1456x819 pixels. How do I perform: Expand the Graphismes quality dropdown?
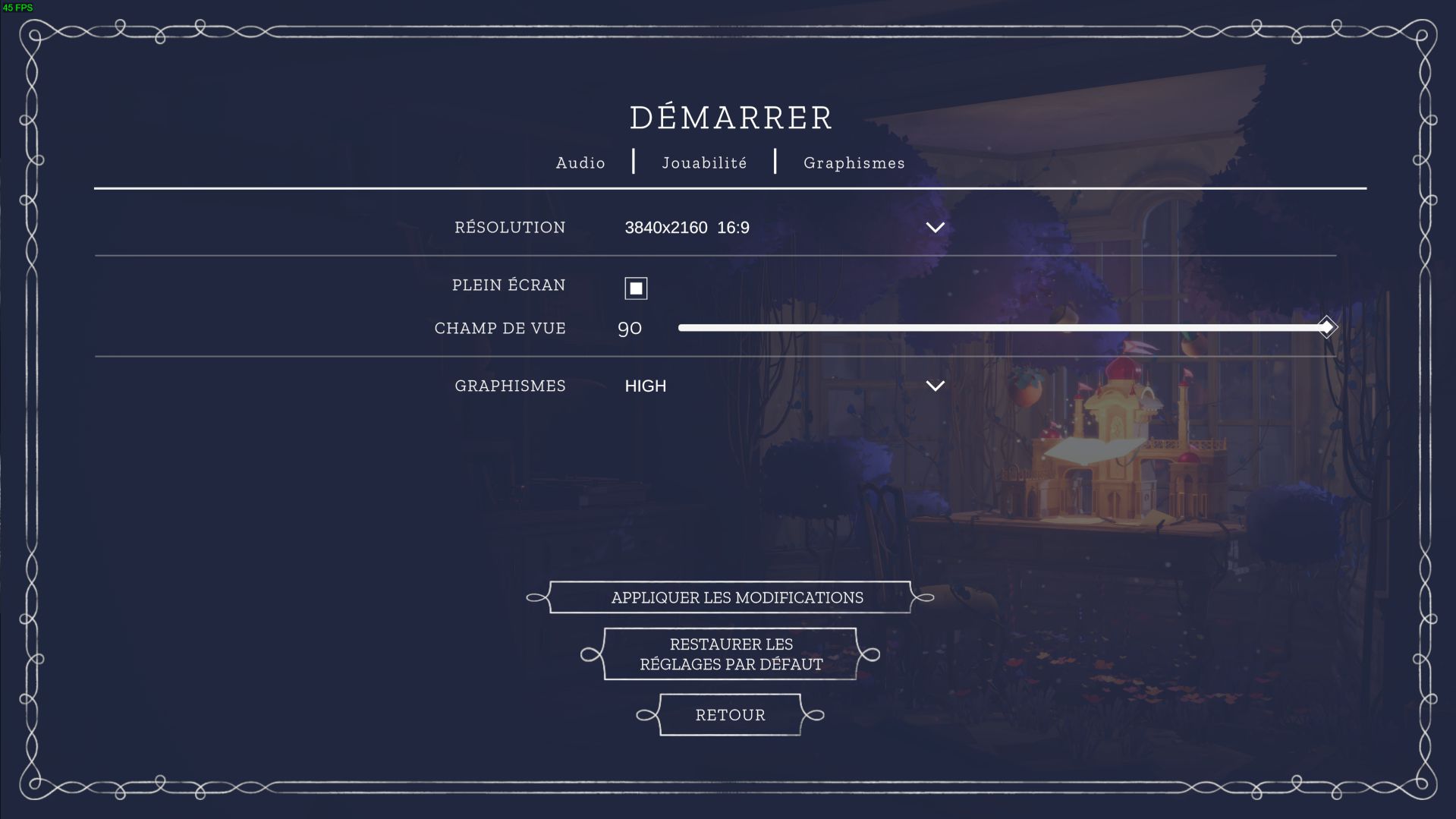935,386
